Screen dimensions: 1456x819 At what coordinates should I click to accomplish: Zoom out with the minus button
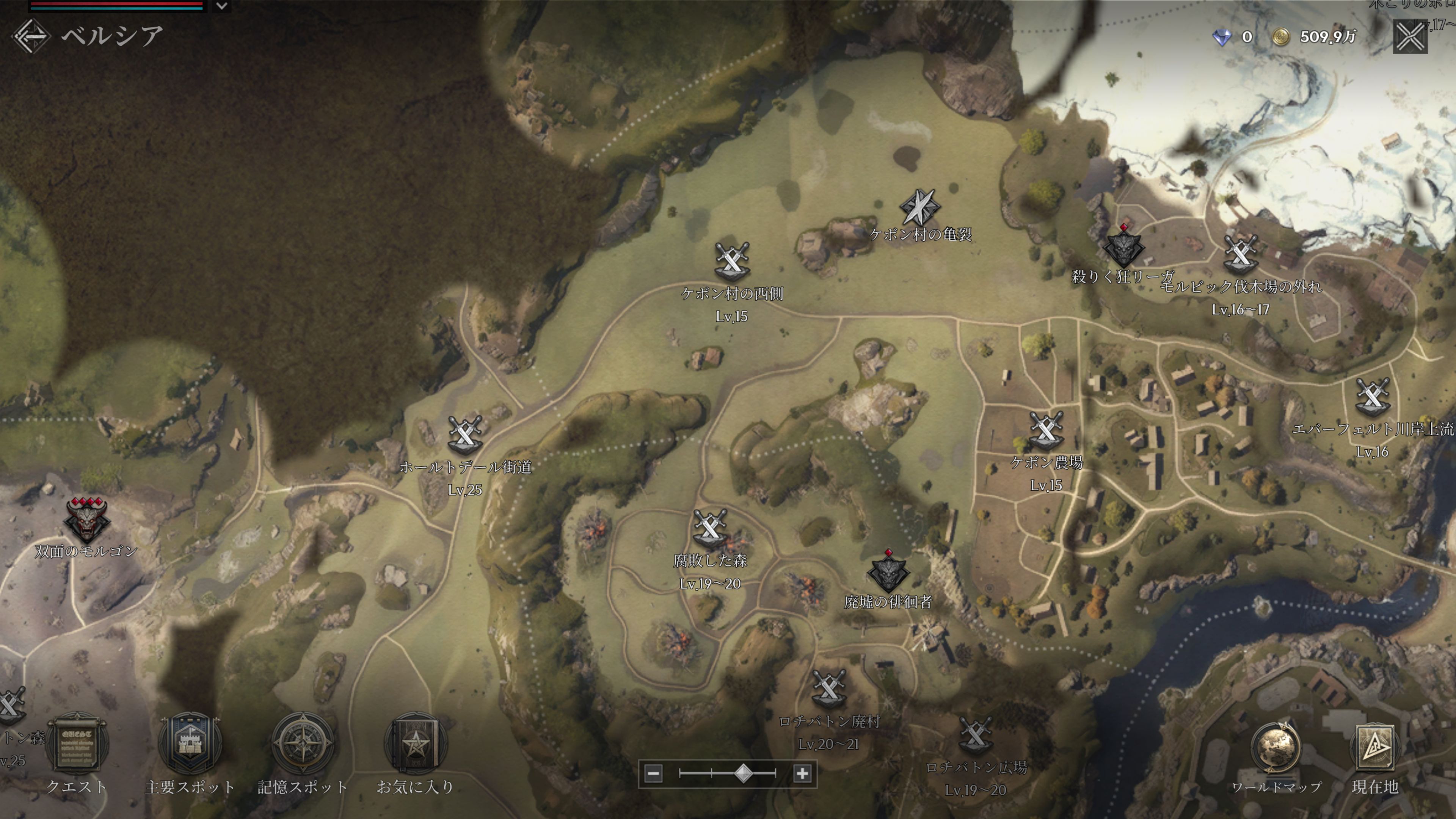pyautogui.click(x=653, y=773)
